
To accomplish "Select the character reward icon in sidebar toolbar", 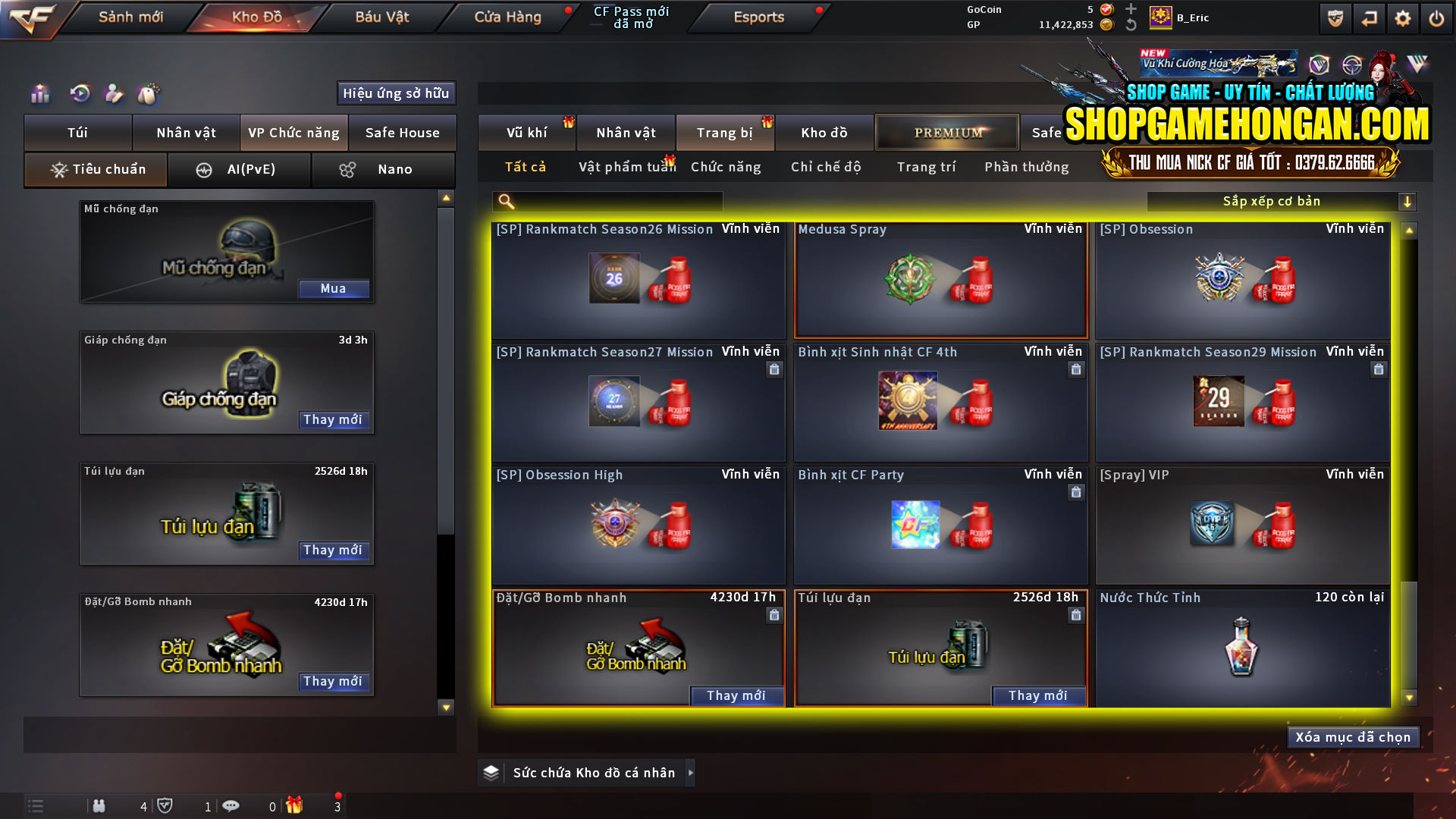I will pyautogui.click(x=114, y=93).
